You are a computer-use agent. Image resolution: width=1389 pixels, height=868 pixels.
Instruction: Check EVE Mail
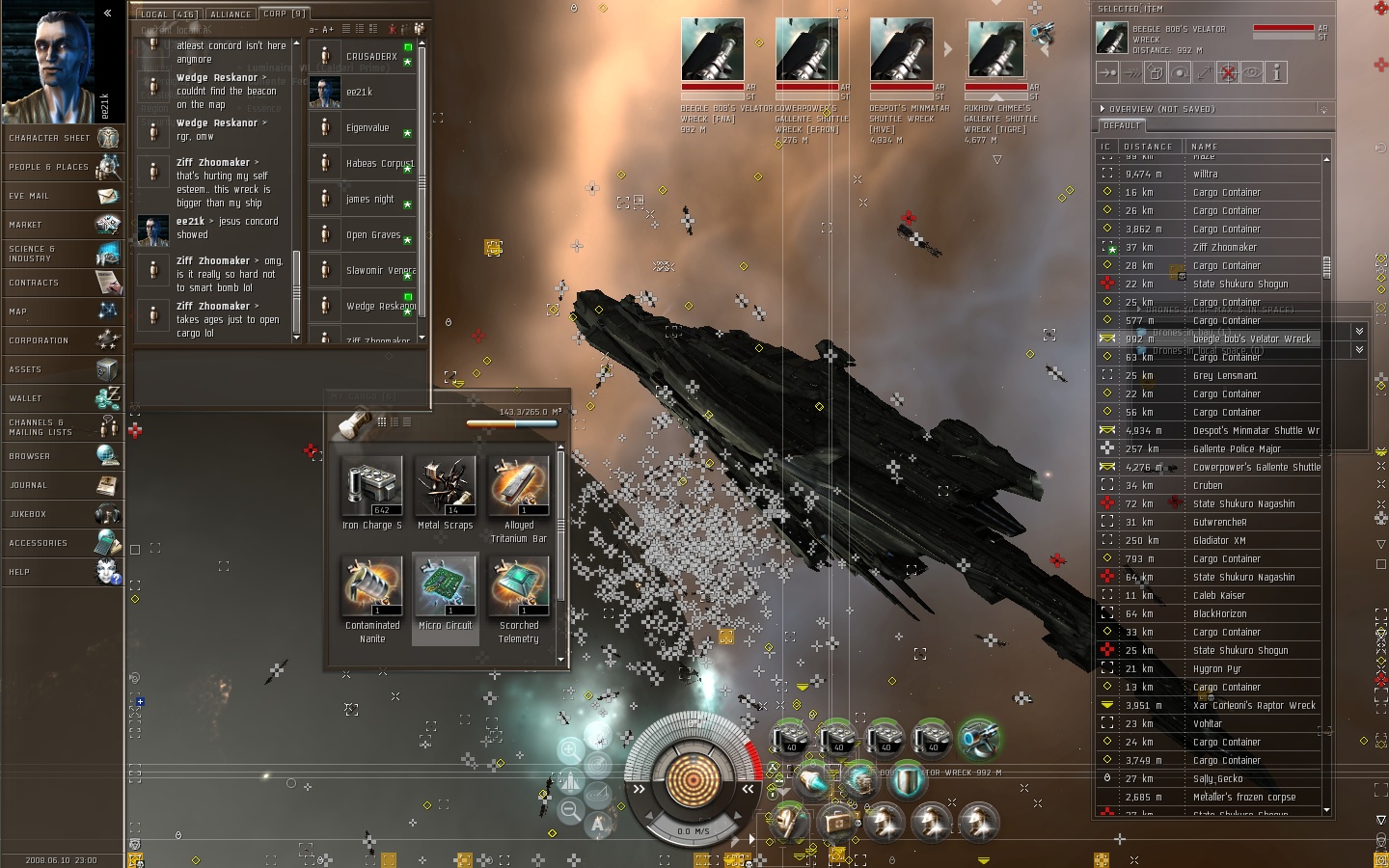pos(63,196)
